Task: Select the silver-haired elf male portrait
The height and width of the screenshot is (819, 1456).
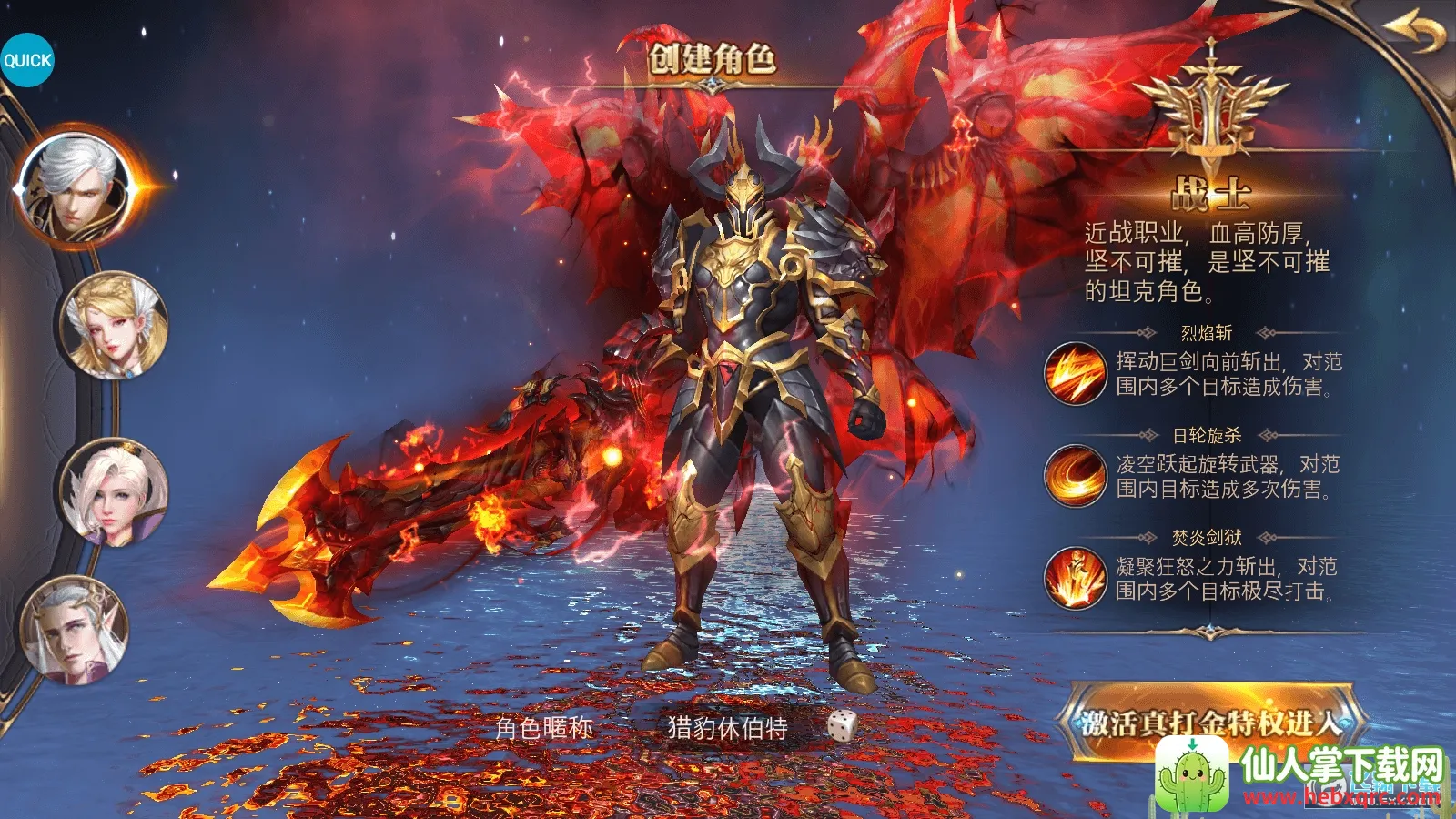Action: [x=75, y=630]
